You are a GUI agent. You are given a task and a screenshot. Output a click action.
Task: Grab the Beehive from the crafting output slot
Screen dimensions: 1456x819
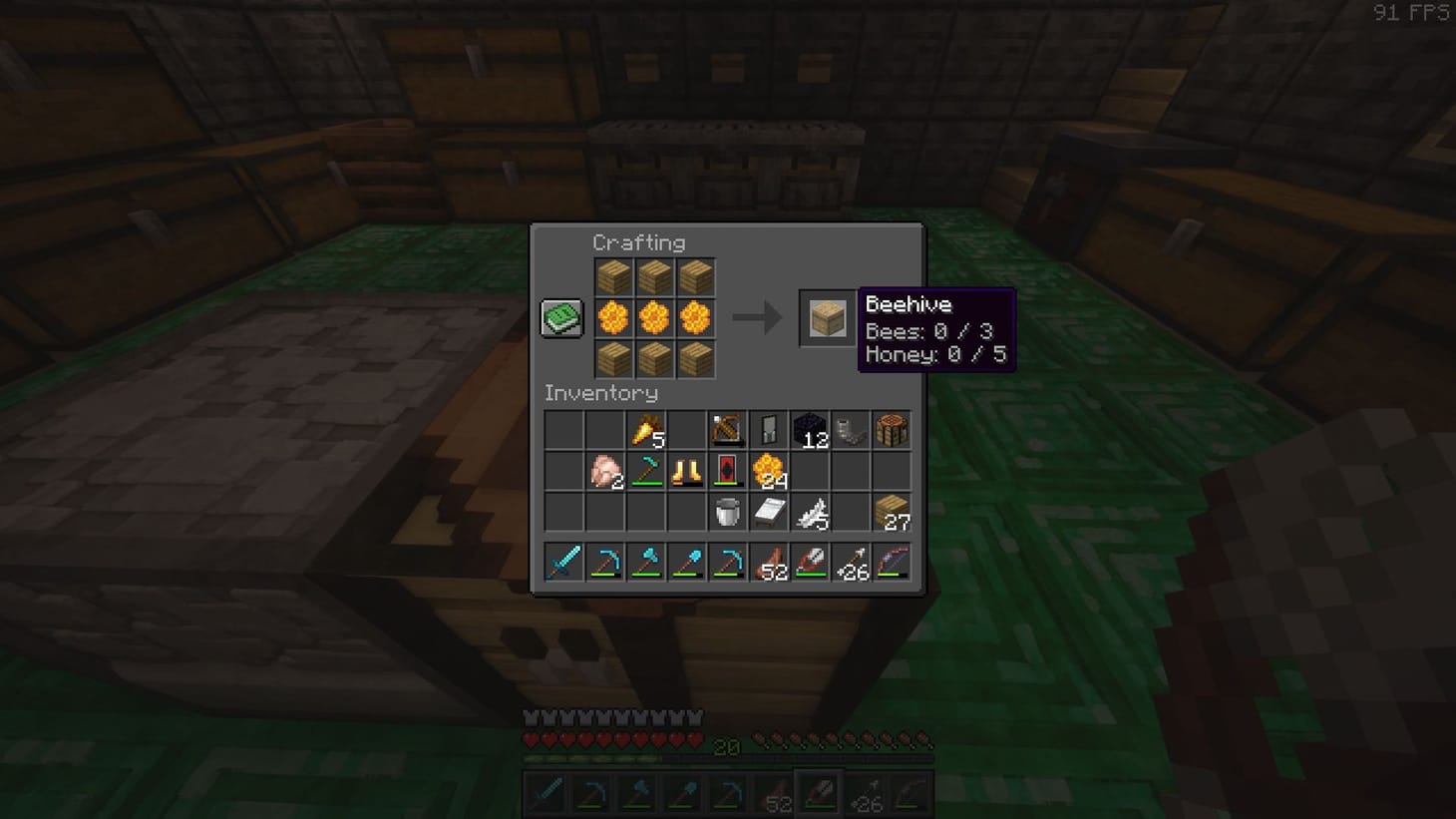[825, 317]
